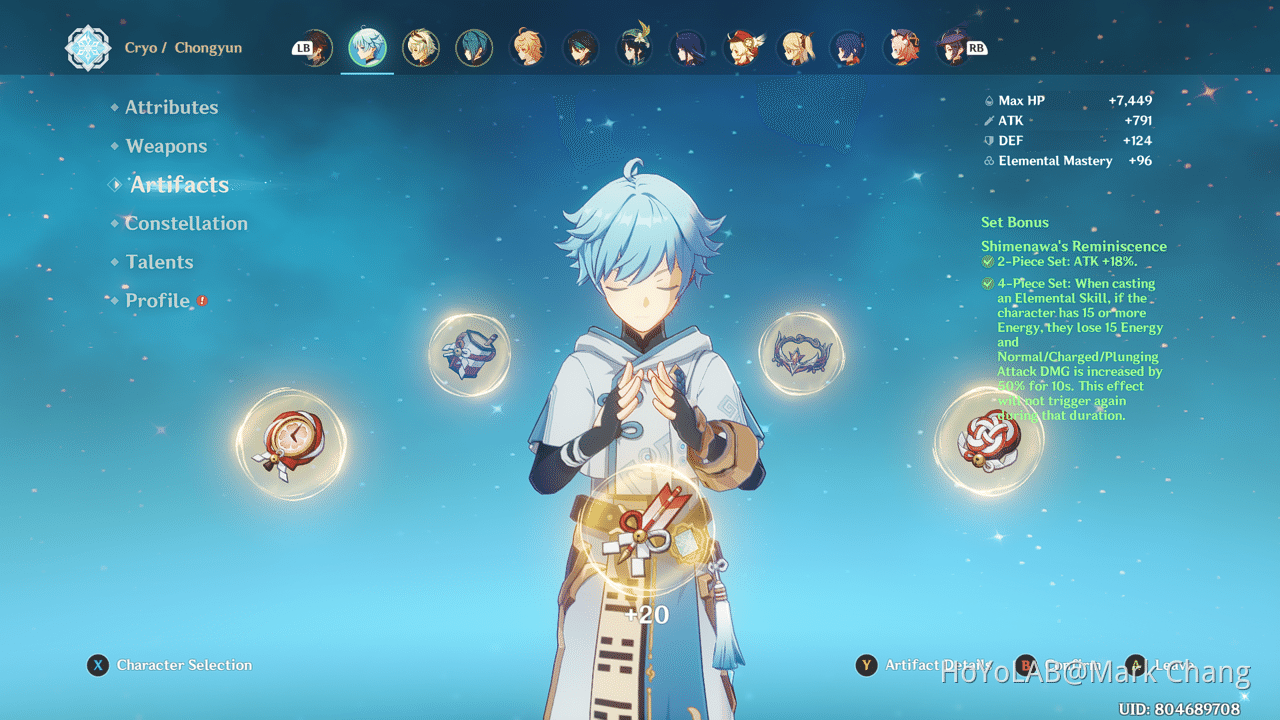Viewport: 1280px width, 720px height.
Task: Switch to Klee's red-hat portrait
Action: 742,47
